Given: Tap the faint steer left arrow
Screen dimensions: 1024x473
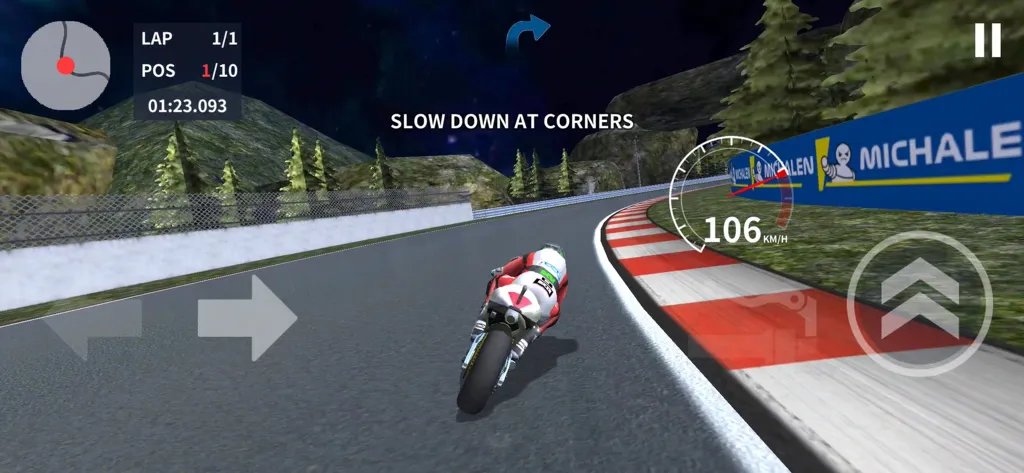Looking at the screenshot, I should pos(92,322).
